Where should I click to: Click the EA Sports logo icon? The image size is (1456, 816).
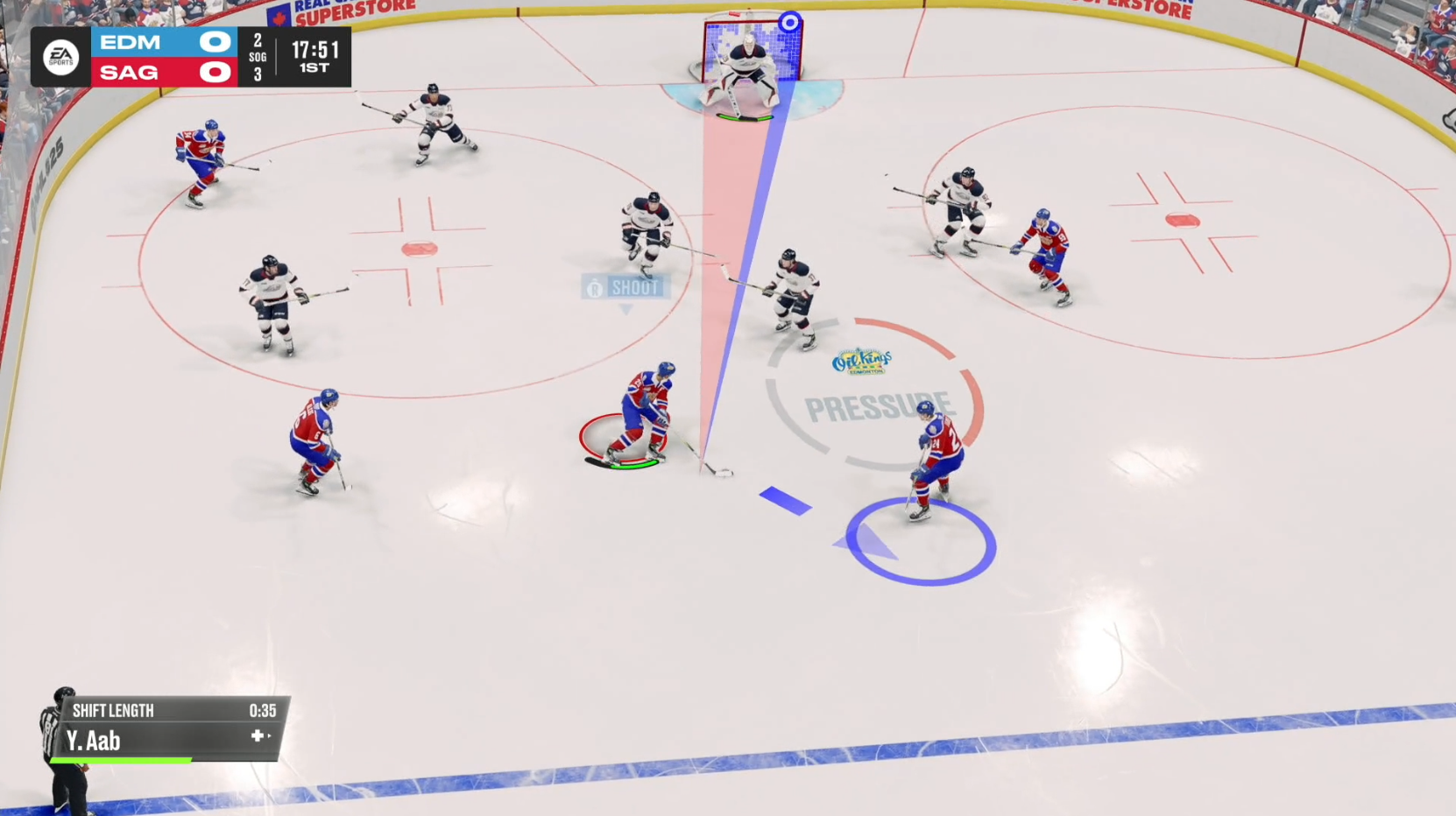(x=60, y=56)
